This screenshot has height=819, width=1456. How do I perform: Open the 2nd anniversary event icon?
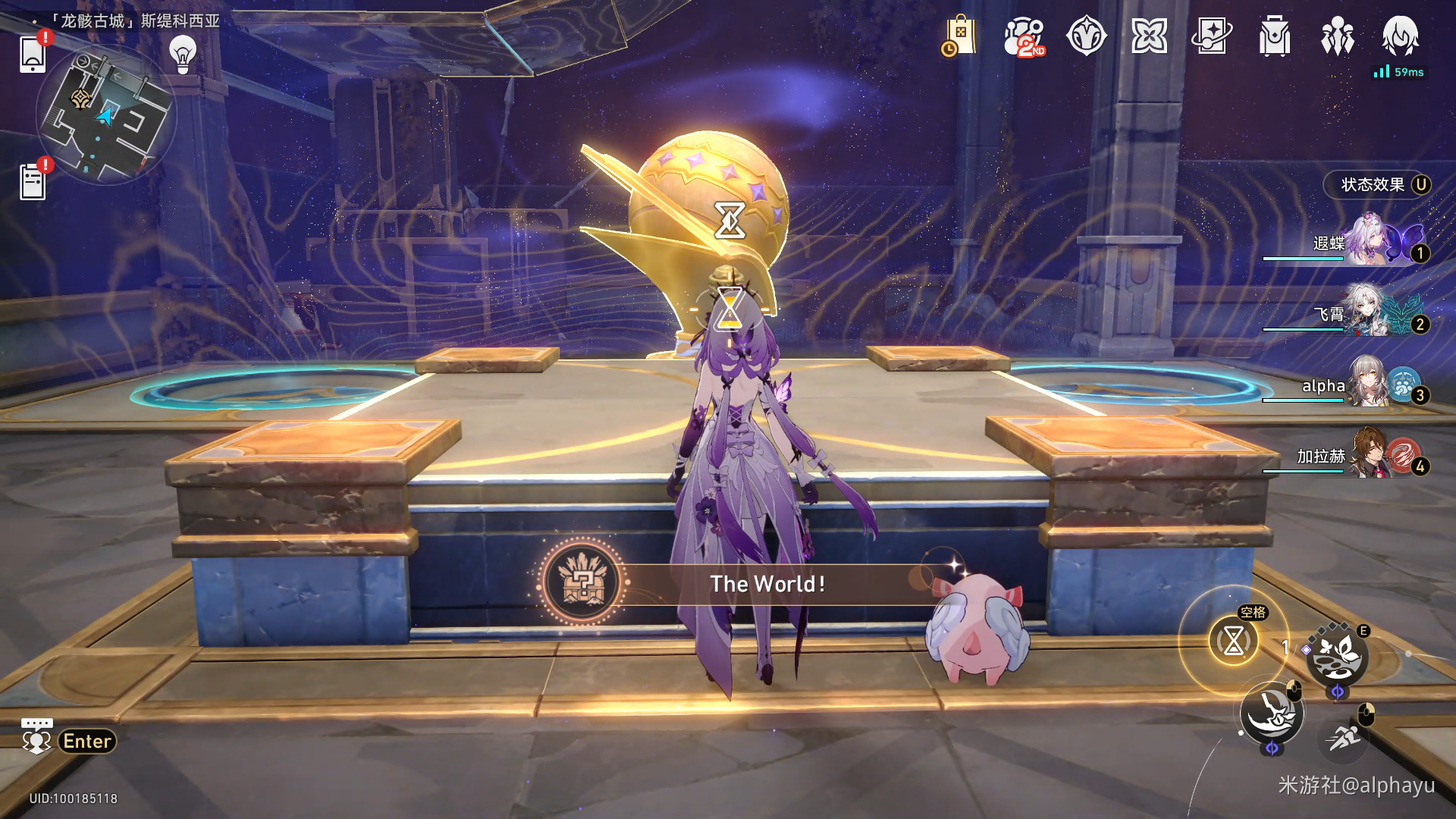pyautogui.click(x=1023, y=36)
